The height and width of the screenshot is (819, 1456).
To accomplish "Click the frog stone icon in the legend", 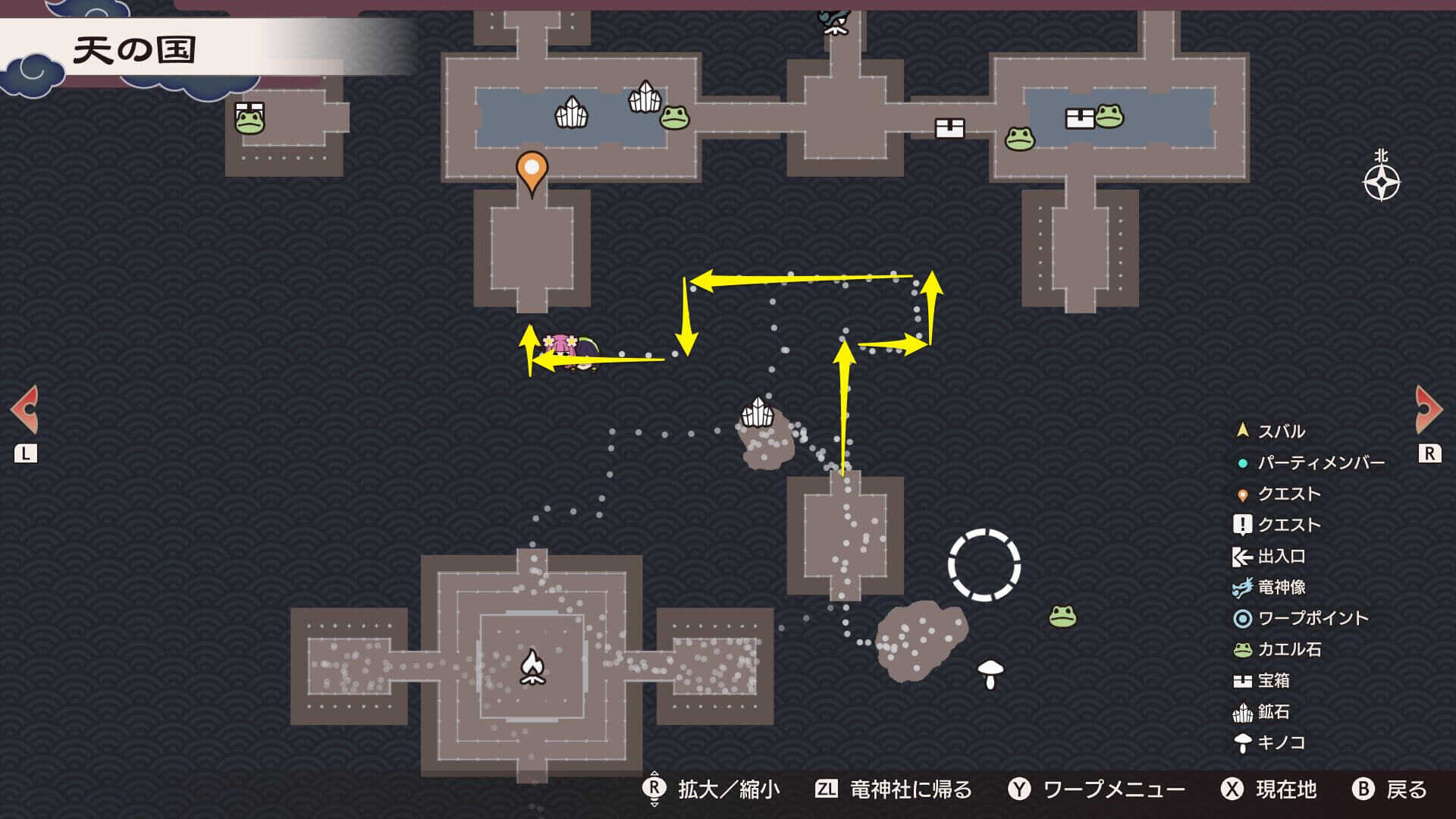I will [x=1241, y=650].
